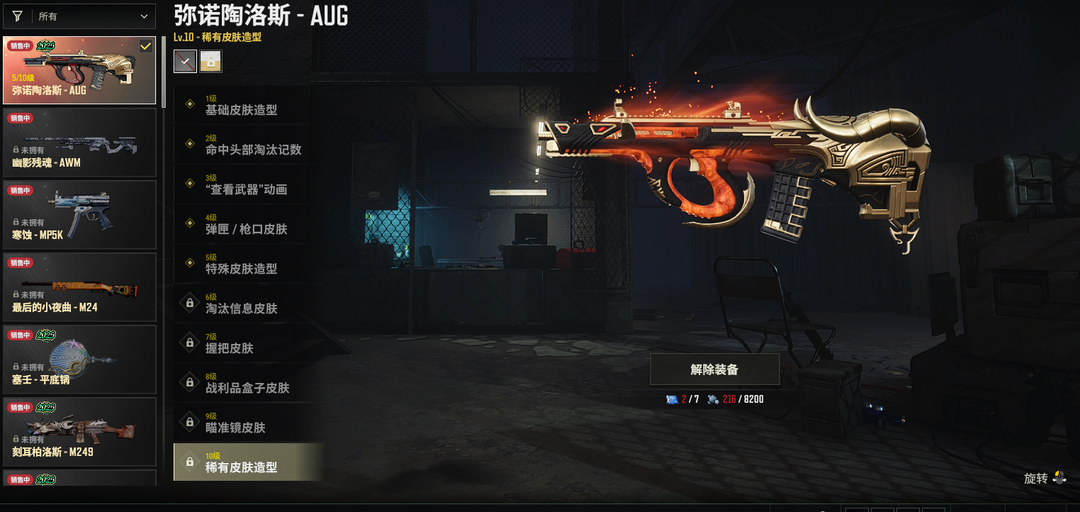Choose the 刻耳柏洛斯 - M249 skin card
1080x512 pixels.
click(80, 432)
